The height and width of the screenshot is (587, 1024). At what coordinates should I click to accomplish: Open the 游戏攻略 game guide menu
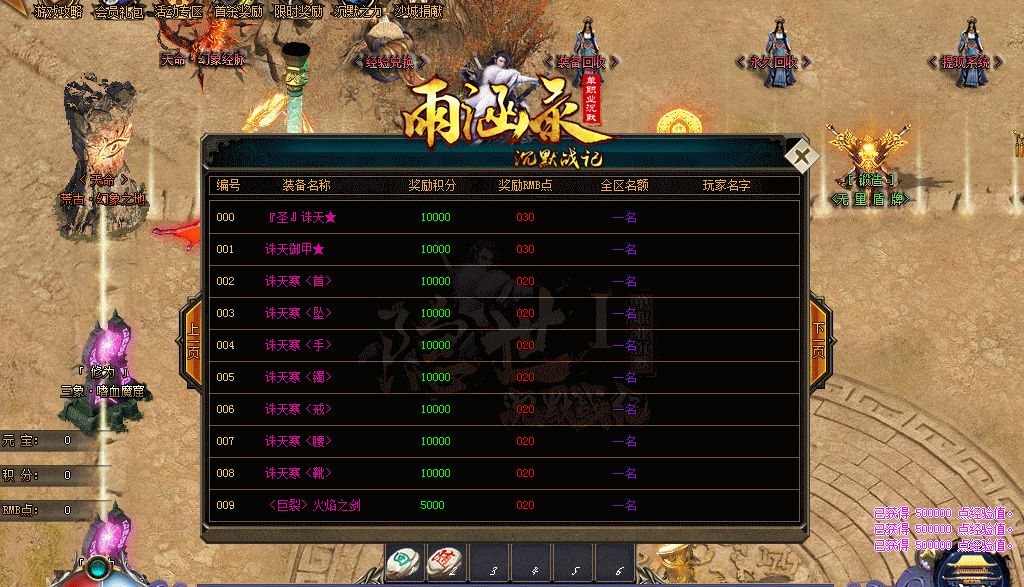coord(58,12)
